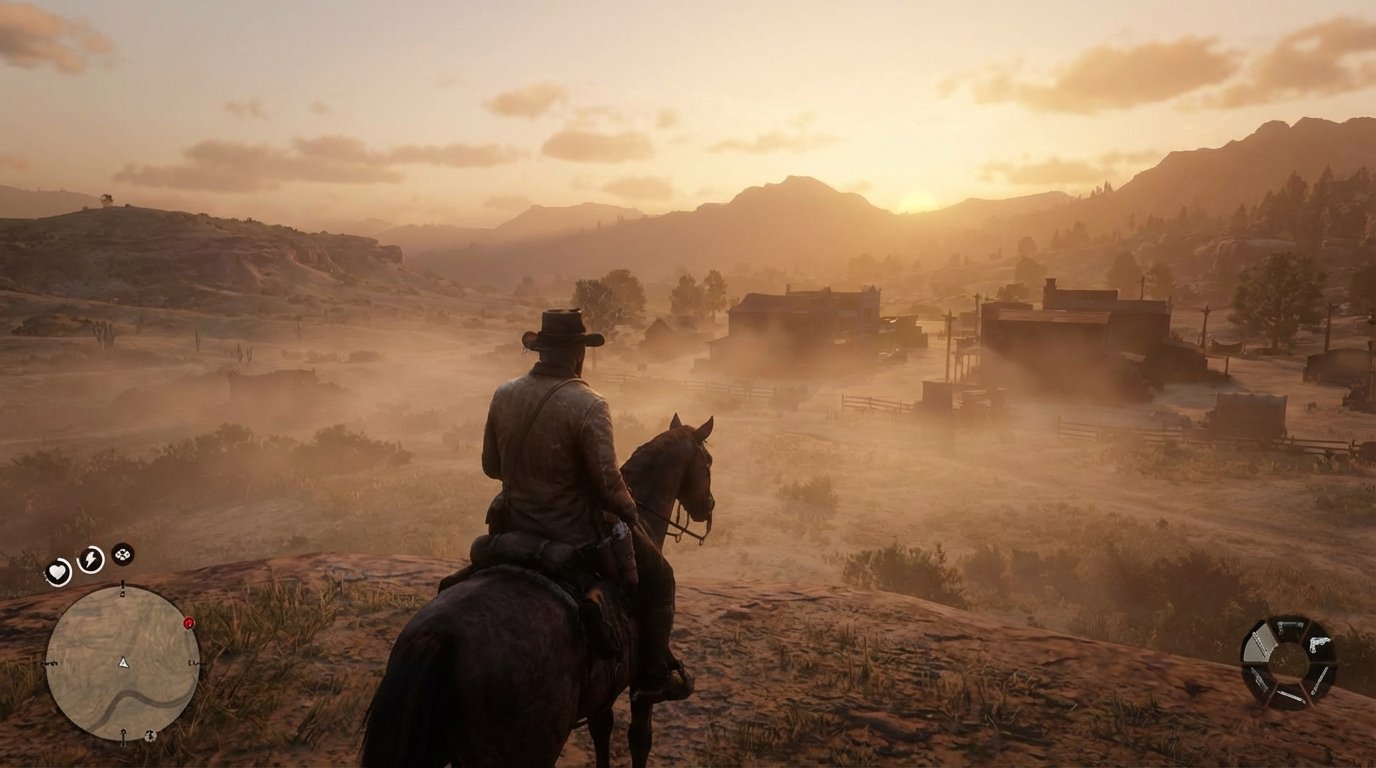Click the sidearm slot on the lower-left wheel segment
The width and height of the screenshot is (1376, 768).
(1260, 680)
